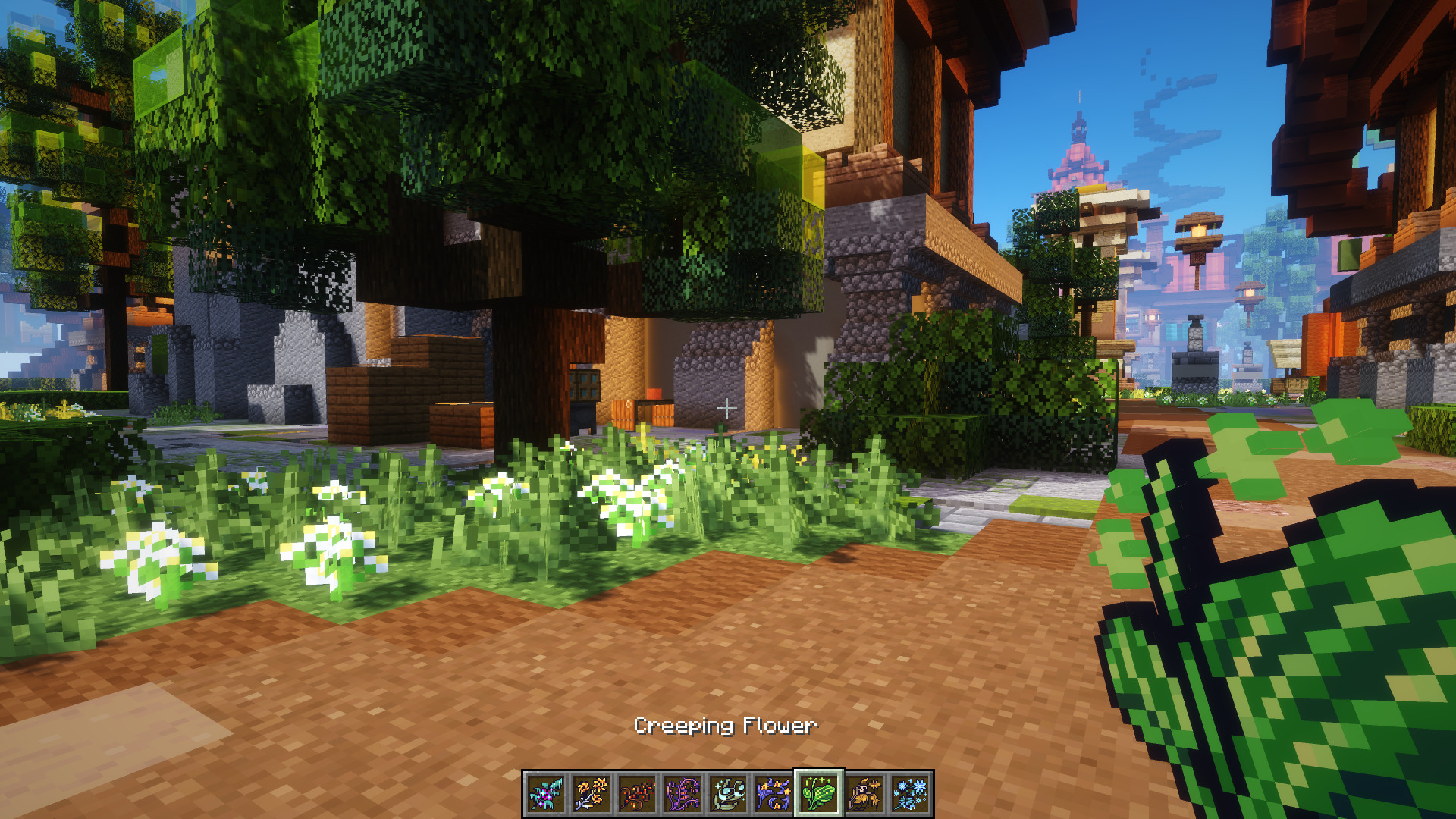Click the orange pumpkin near the doorway
The width and height of the screenshot is (1456, 819).
tap(654, 394)
